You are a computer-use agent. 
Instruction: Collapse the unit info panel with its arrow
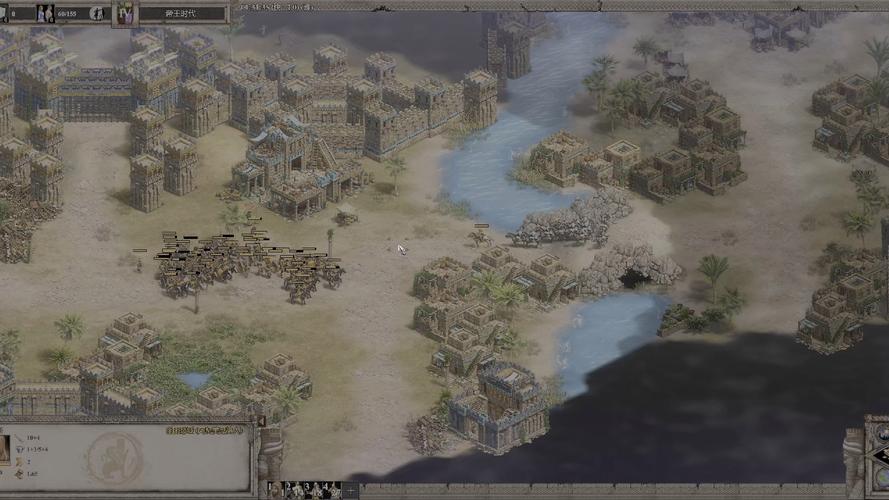point(262,422)
